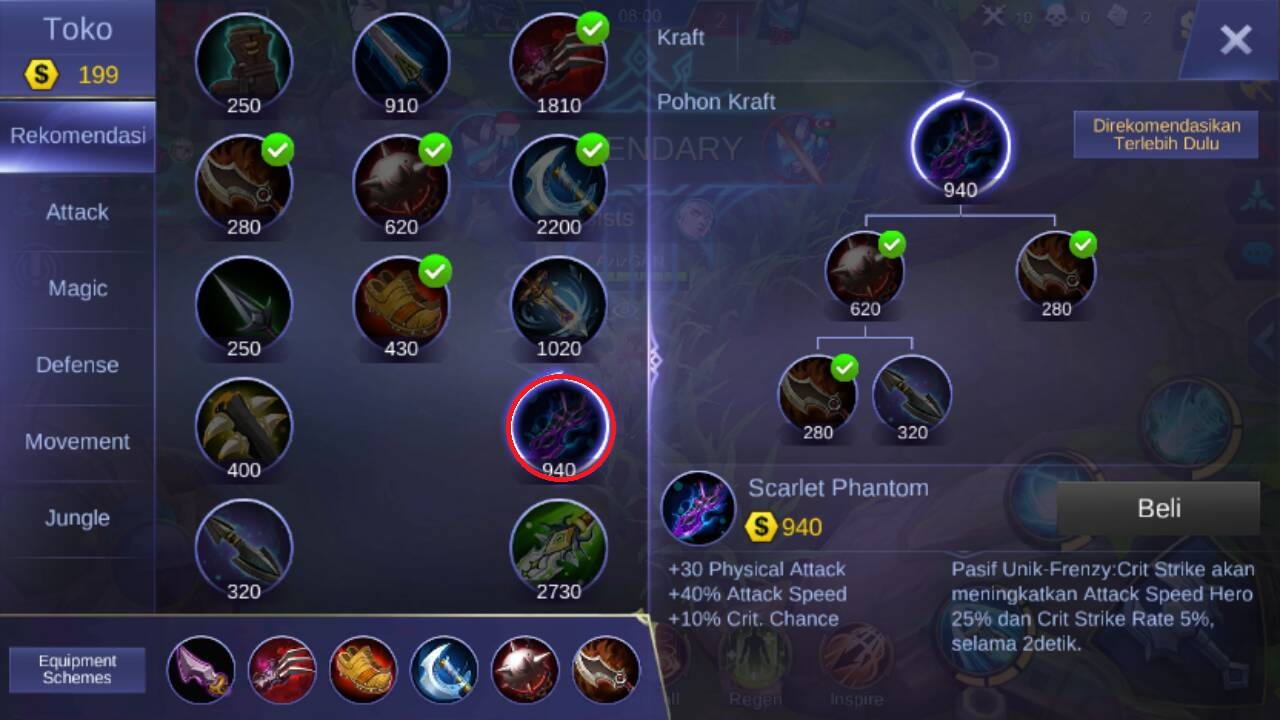Select the Defense category tab
Image resolution: width=1280 pixels, height=720 pixels.
77,365
